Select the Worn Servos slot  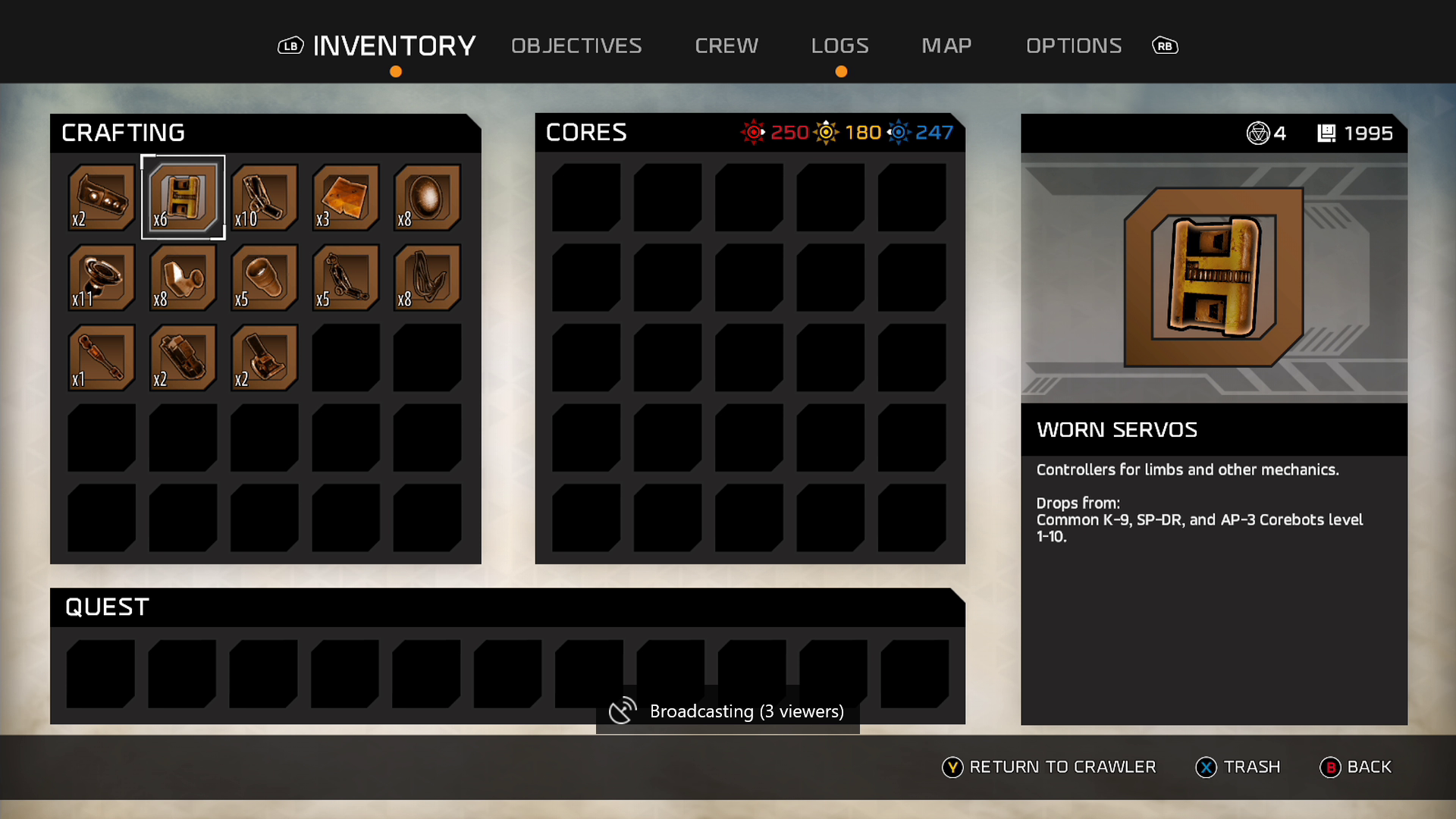pyautogui.click(x=183, y=197)
